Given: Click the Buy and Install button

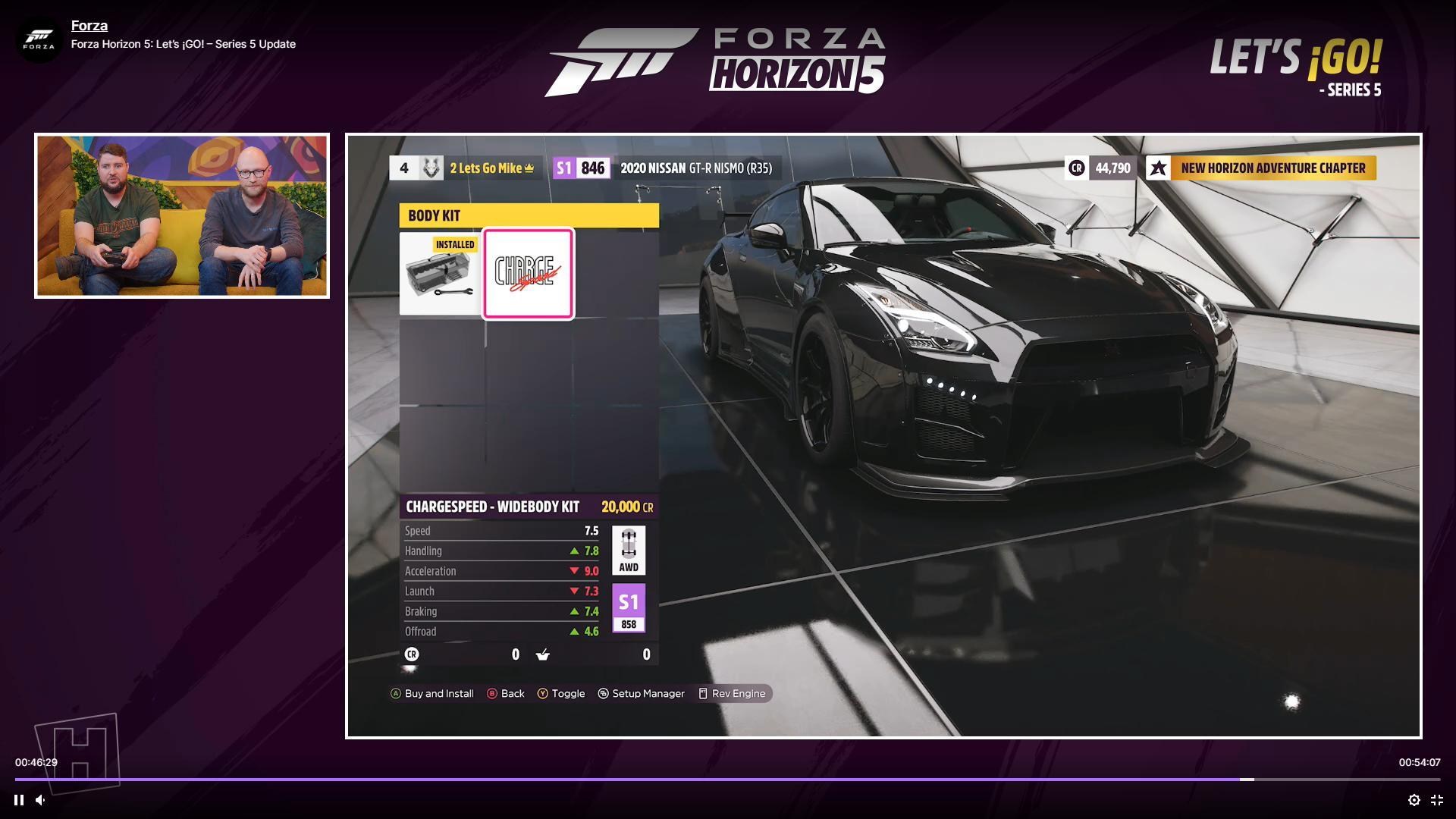Looking at the screenshot, I should tap(433, 693).
